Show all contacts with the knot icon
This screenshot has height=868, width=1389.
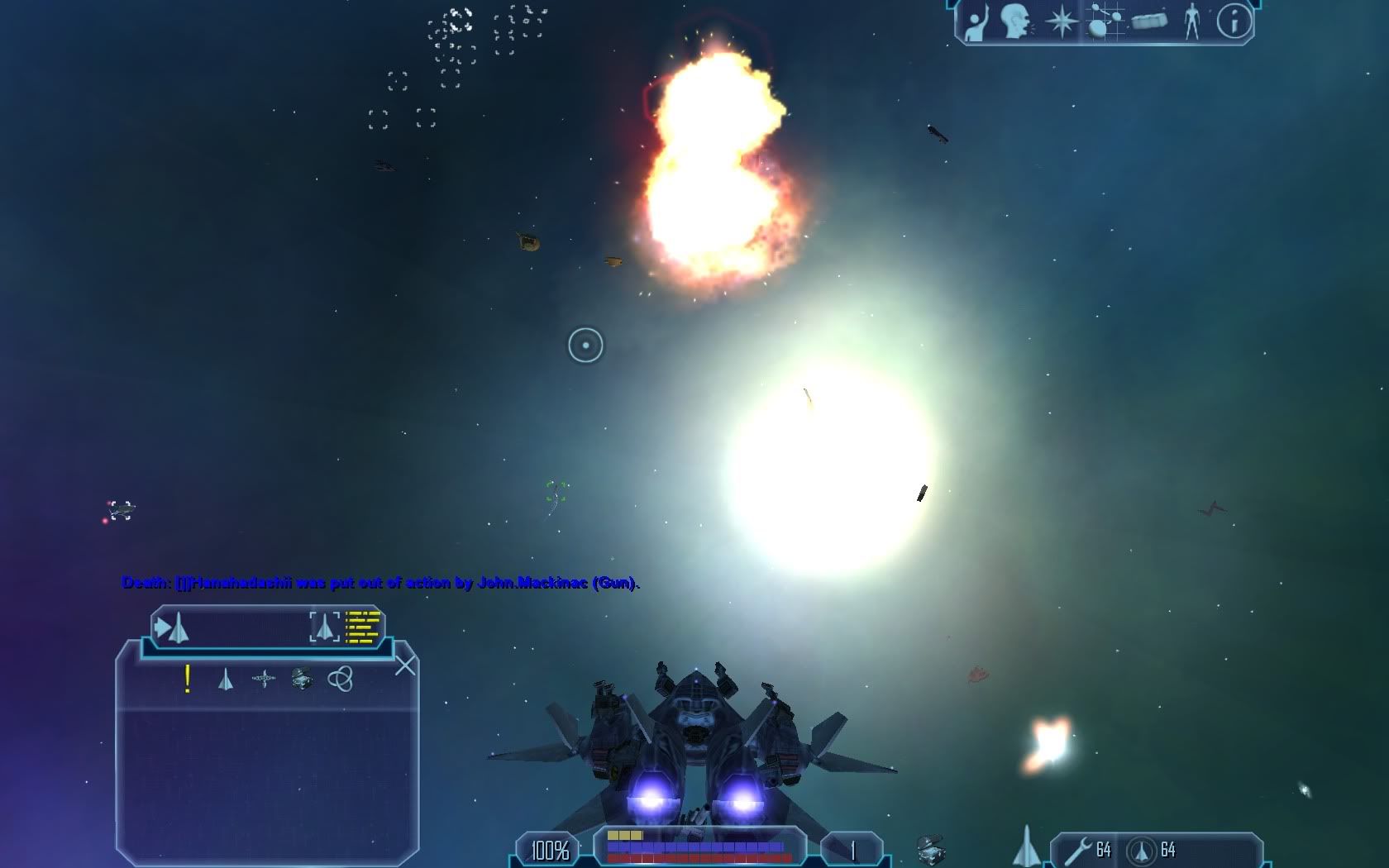tap(340, 680)
